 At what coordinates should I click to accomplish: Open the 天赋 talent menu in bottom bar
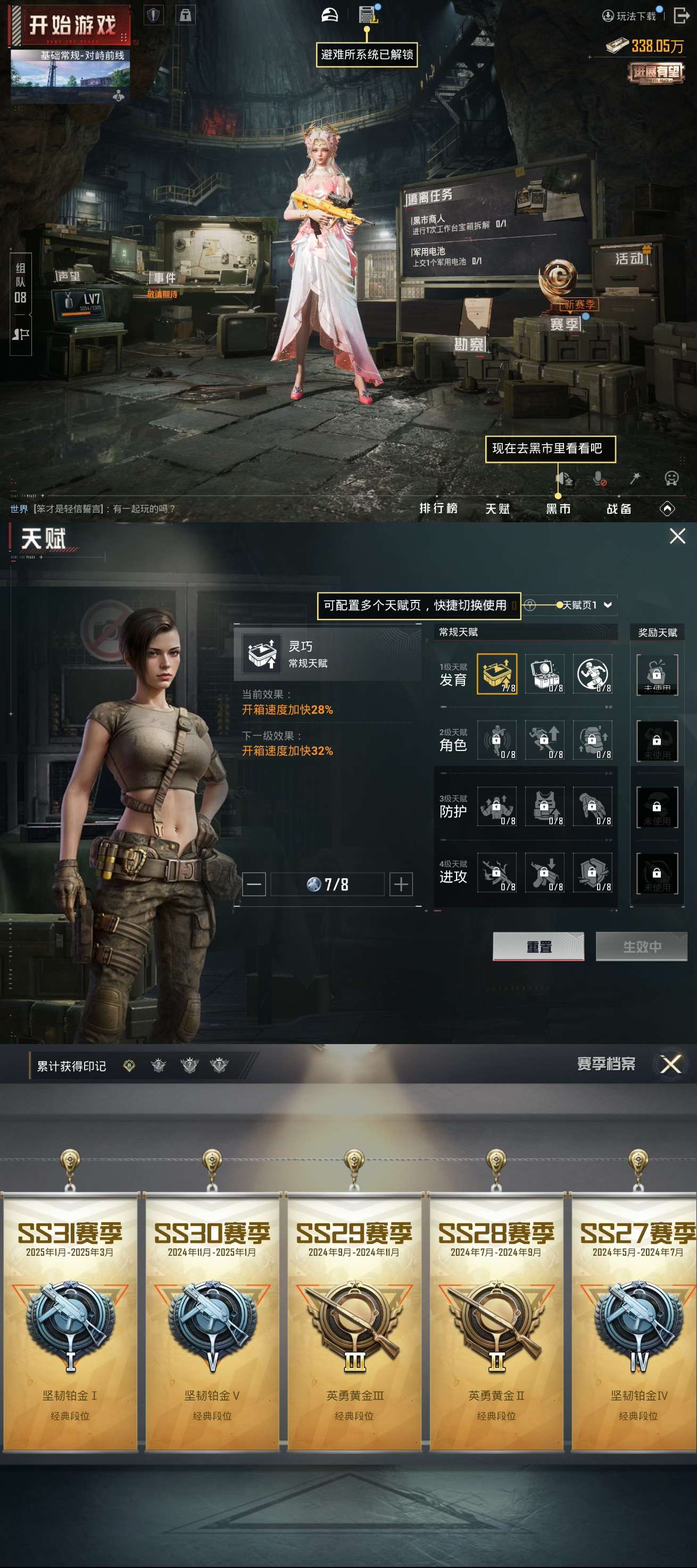(497, 508)
